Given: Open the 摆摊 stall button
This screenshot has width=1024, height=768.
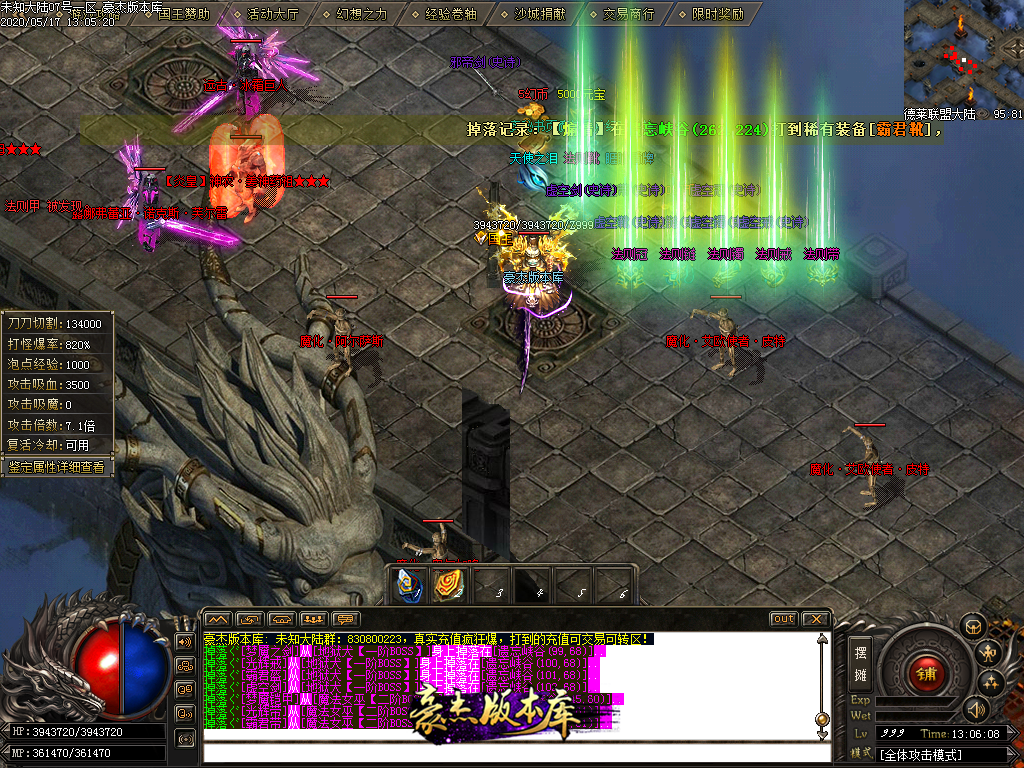Looking at the screenshot, I should point(860,664).
